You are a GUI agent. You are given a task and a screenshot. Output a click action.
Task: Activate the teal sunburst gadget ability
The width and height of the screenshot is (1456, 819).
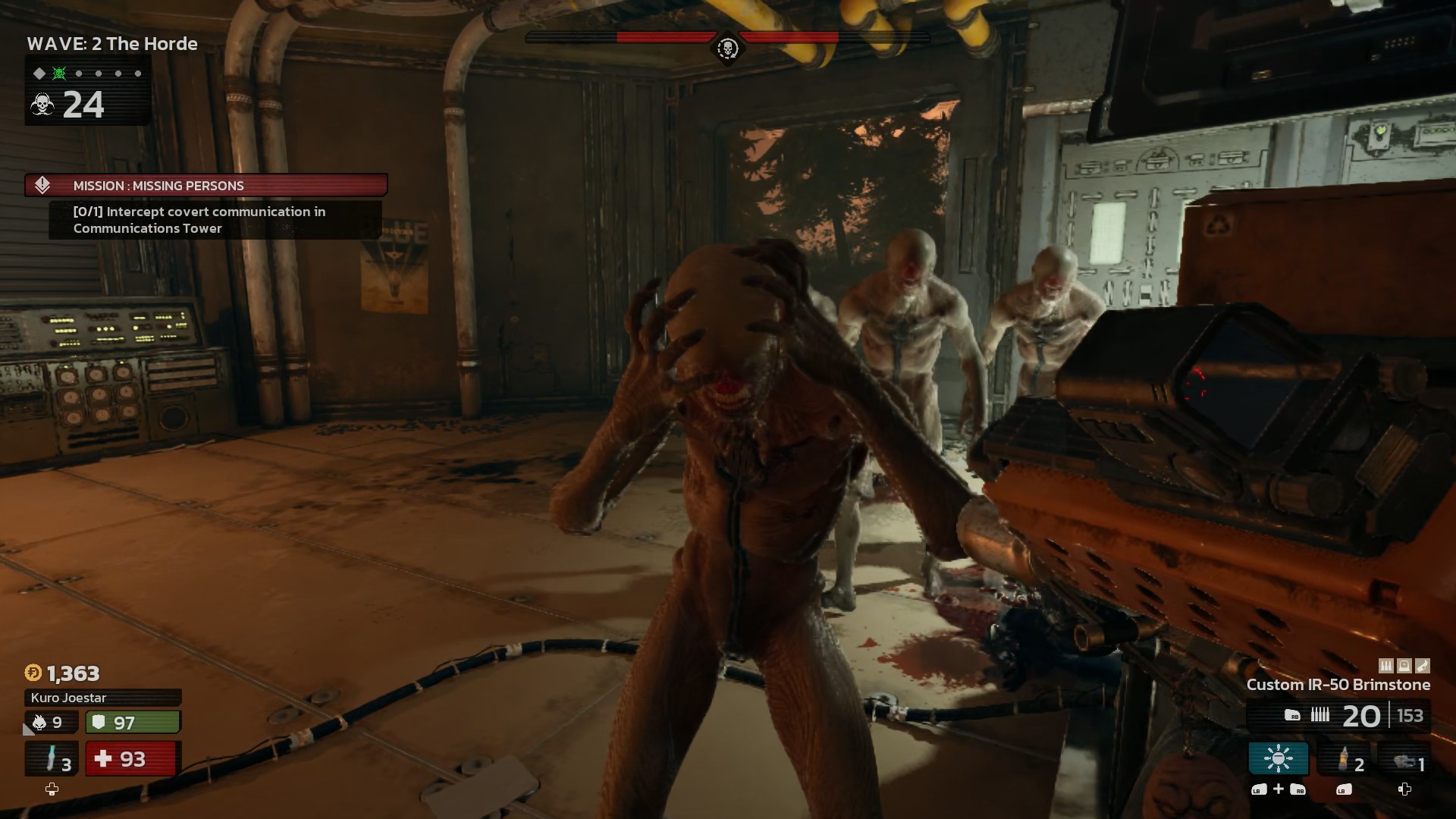click(x=1278, y=758)
